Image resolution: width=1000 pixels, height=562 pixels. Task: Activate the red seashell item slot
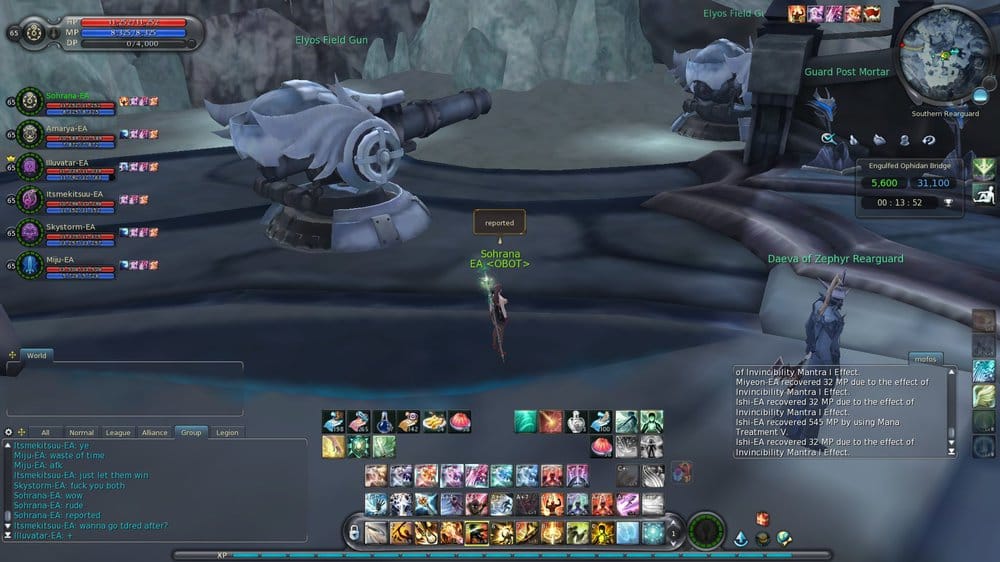(459, 421)
